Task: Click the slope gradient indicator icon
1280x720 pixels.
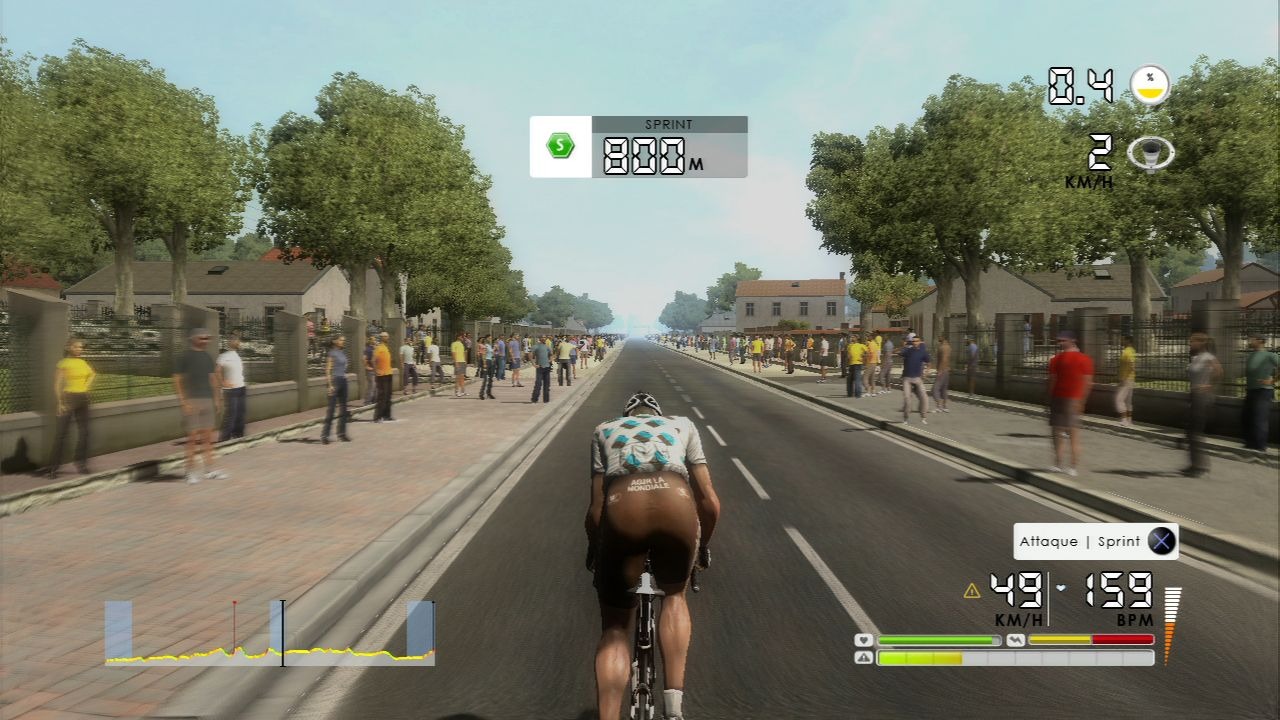Action: 1150,85
